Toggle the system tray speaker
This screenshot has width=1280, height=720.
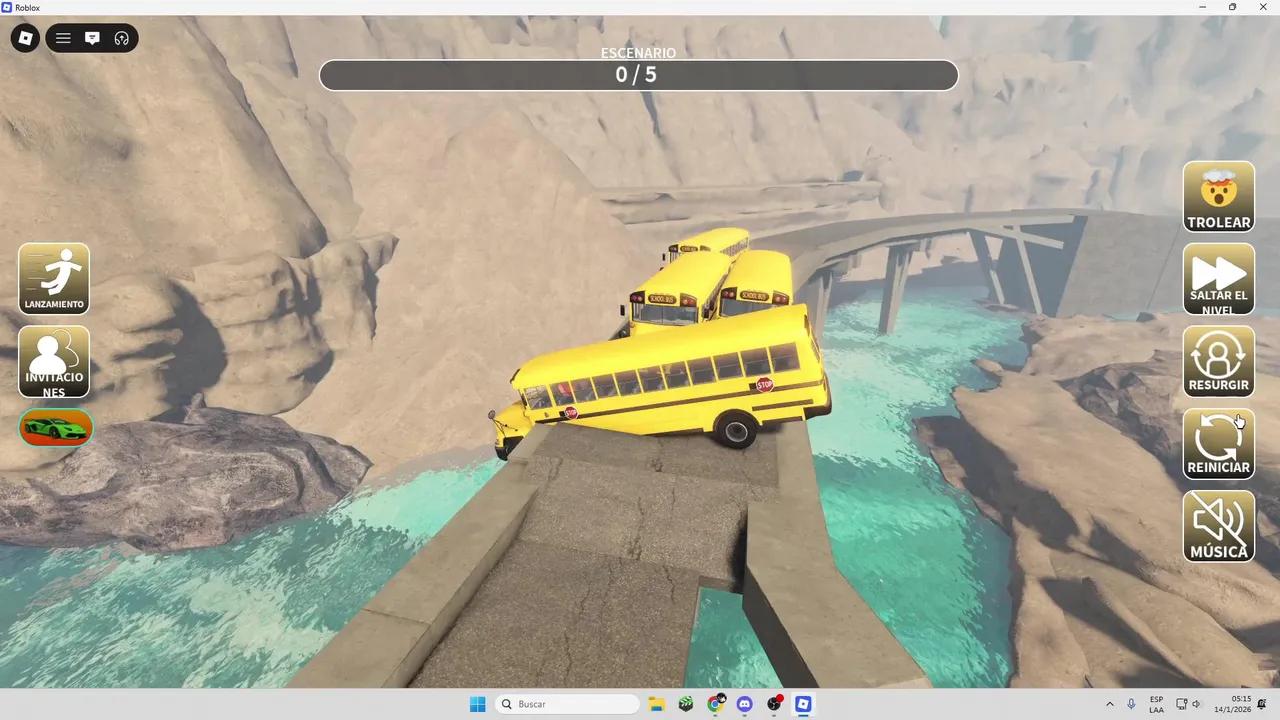tap(1196, 704)
